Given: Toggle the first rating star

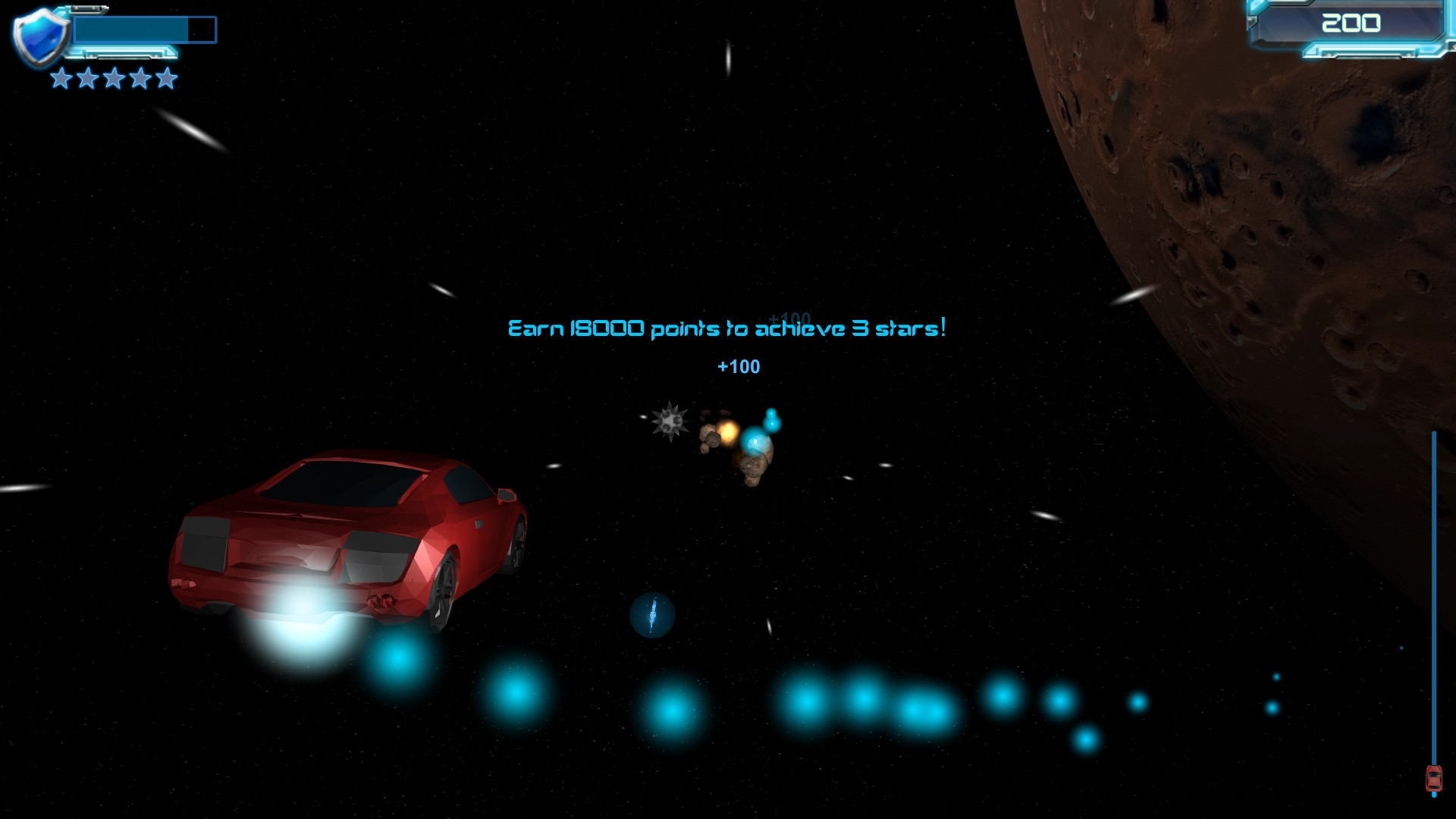Looking at the screenshot, I should pyautogui.click(x=60, y=79).
